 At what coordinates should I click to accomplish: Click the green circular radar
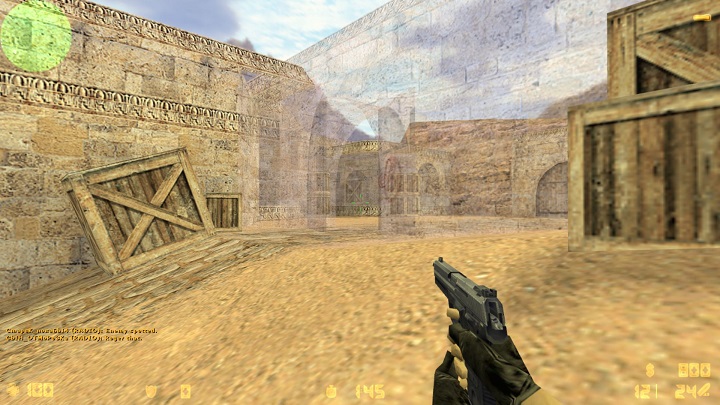[35, 36]
